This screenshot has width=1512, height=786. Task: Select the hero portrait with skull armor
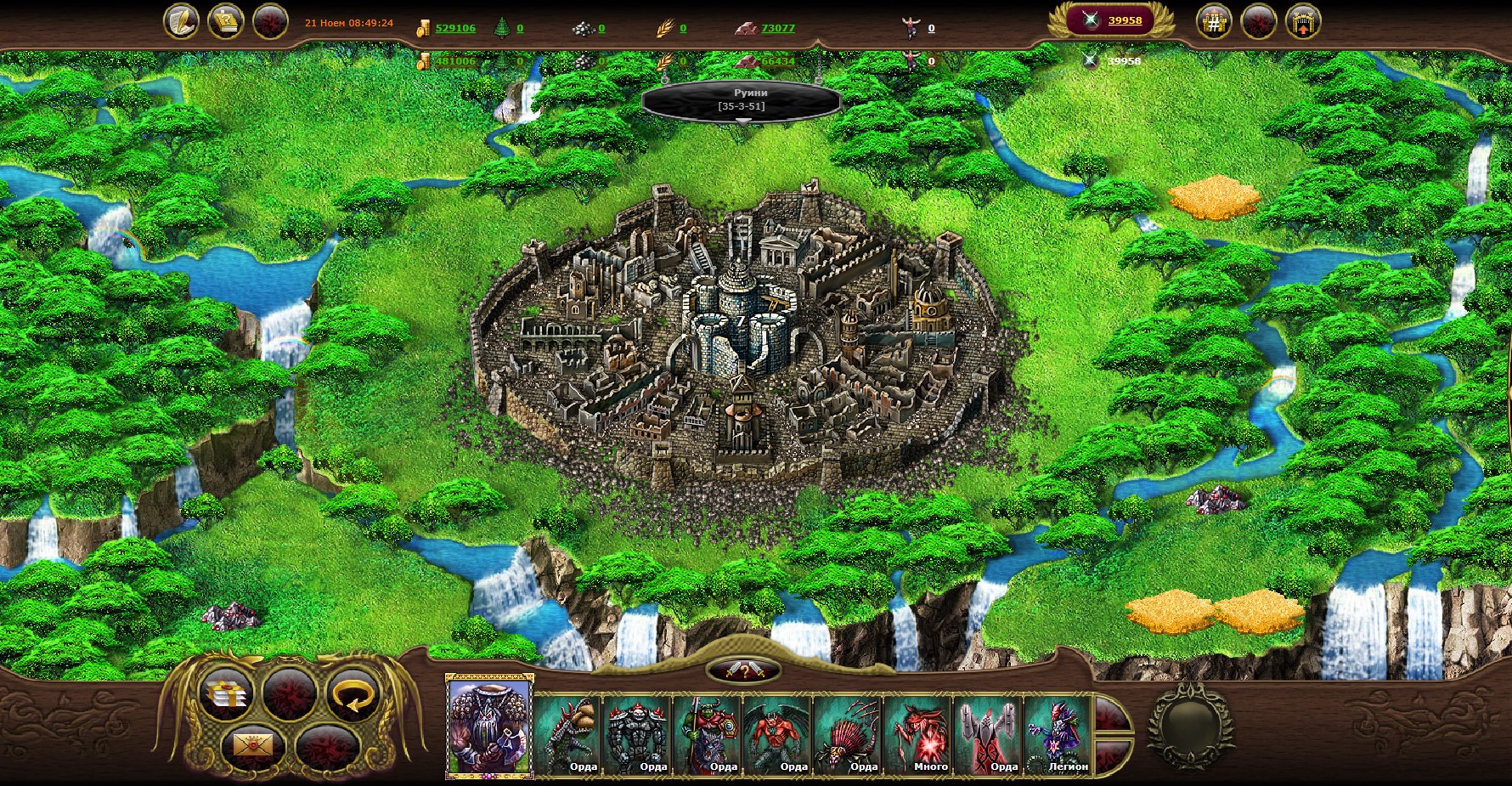(x=489, y=725)
